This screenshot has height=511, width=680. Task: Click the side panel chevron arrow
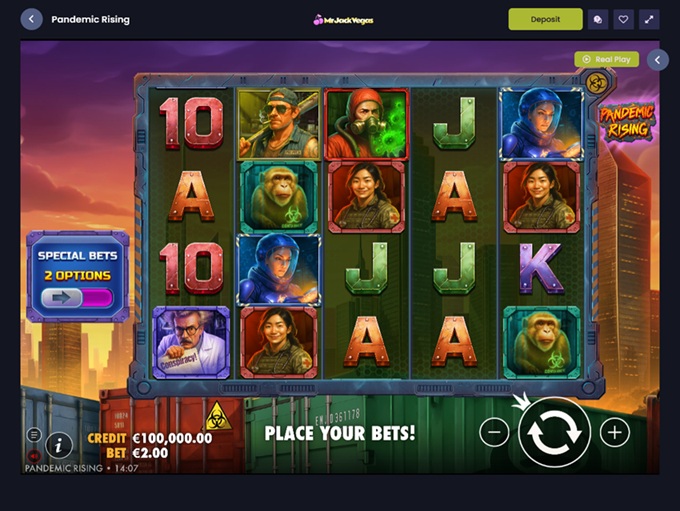(657, 60)
